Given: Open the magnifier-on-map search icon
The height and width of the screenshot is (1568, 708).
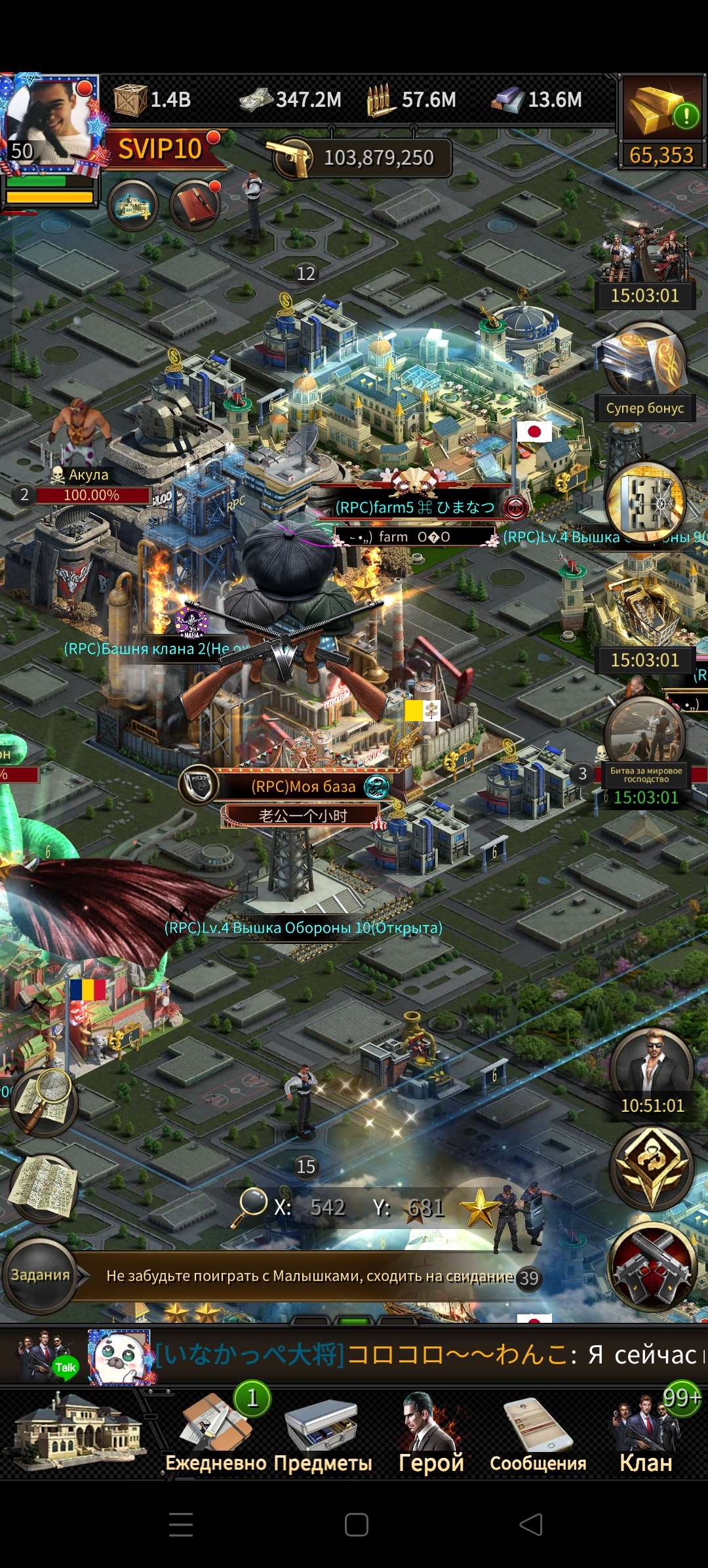Looking at the screenshot, I should coord(43,1103).
